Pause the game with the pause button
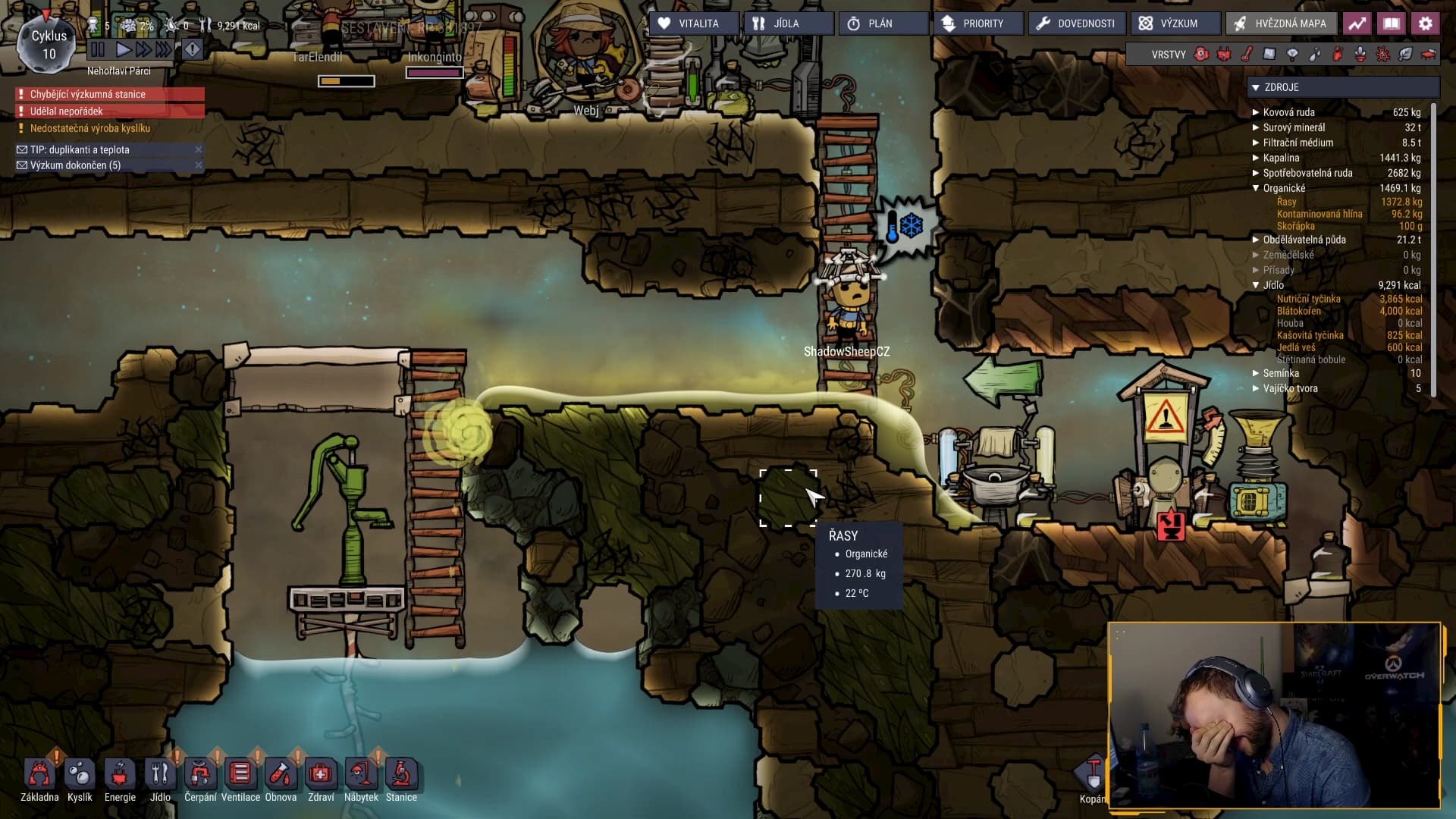 [x=98, y=50]
